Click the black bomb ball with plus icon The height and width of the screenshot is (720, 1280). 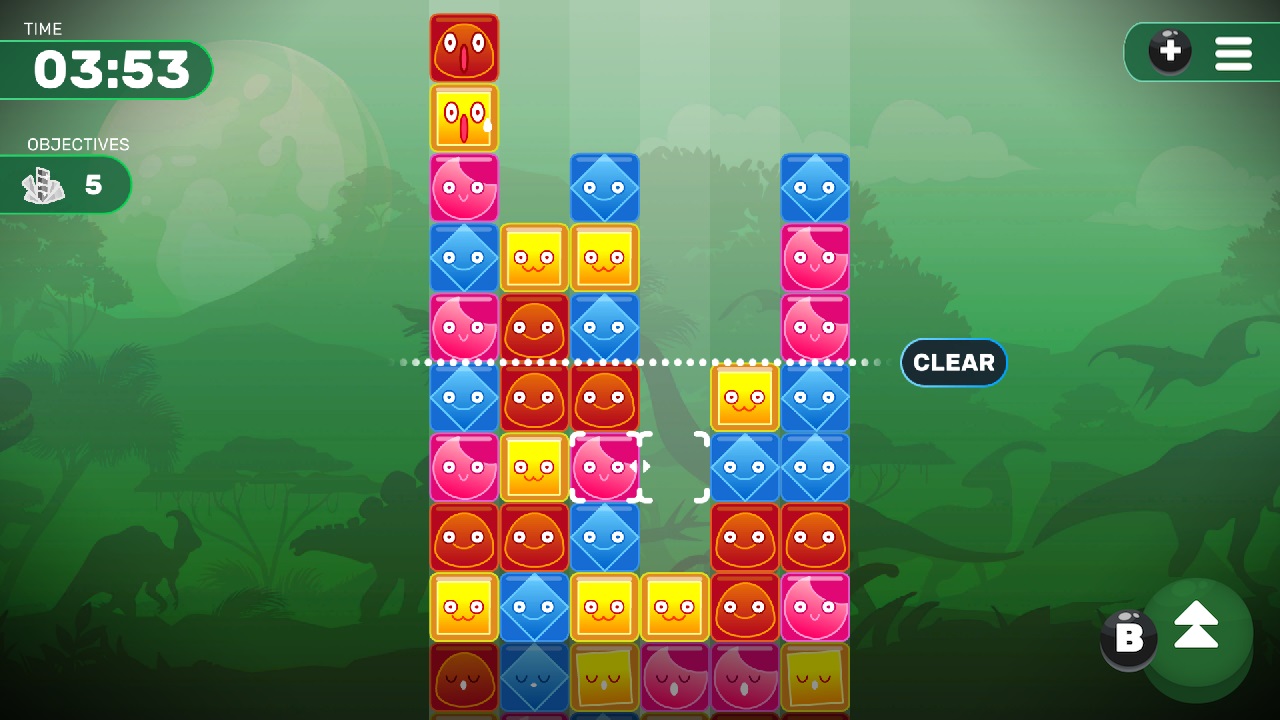(x=1169, y=52)
